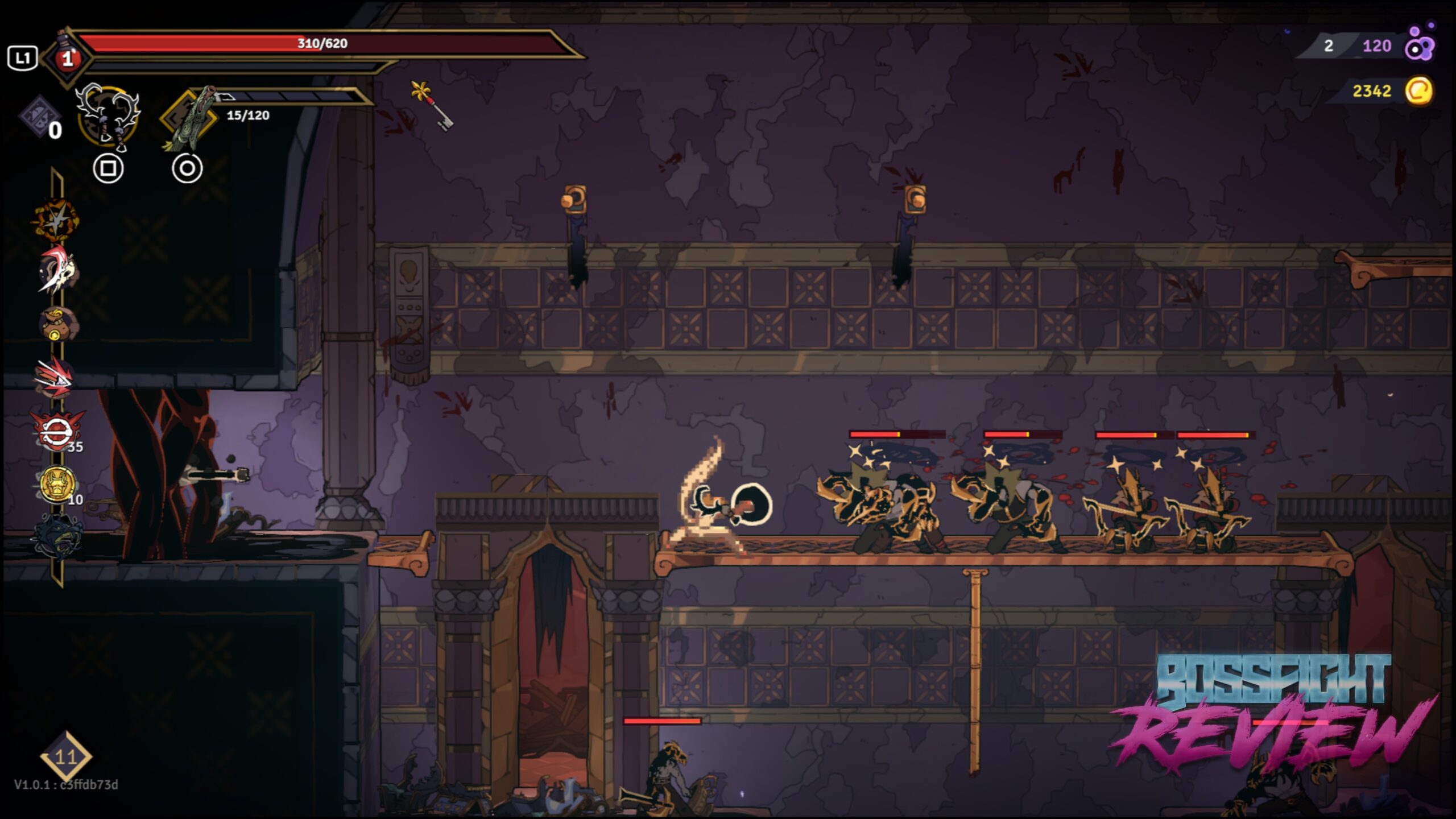Click the gold coin currency icon
The width and height of the screenshot is (1456, 819).
[1418, 91]
